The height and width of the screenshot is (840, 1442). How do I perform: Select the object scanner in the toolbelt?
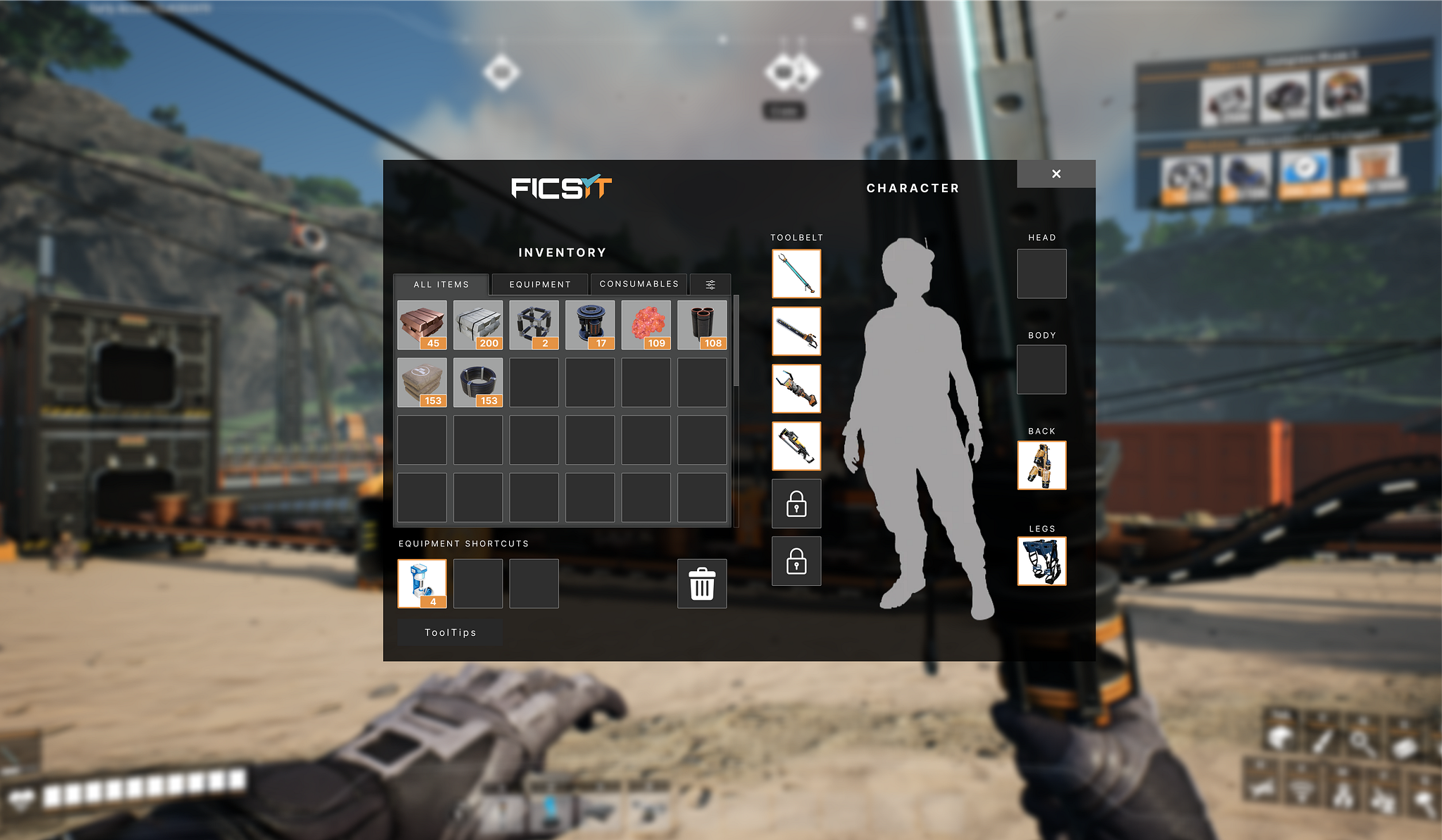[x=796, y=389]
